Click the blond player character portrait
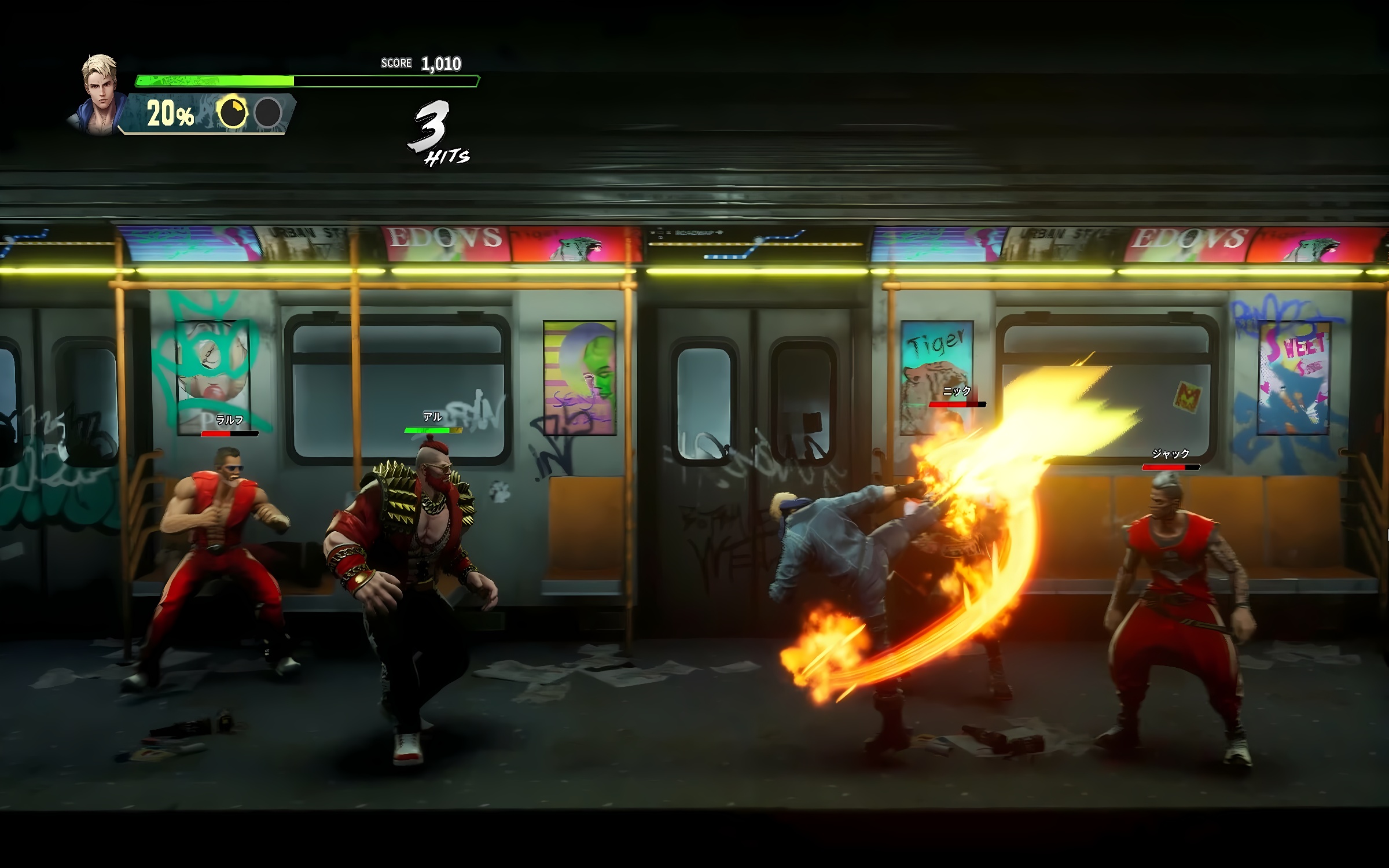Image resolution: width=1389 pixels, height=868 pixels. (x=100, y=94)
